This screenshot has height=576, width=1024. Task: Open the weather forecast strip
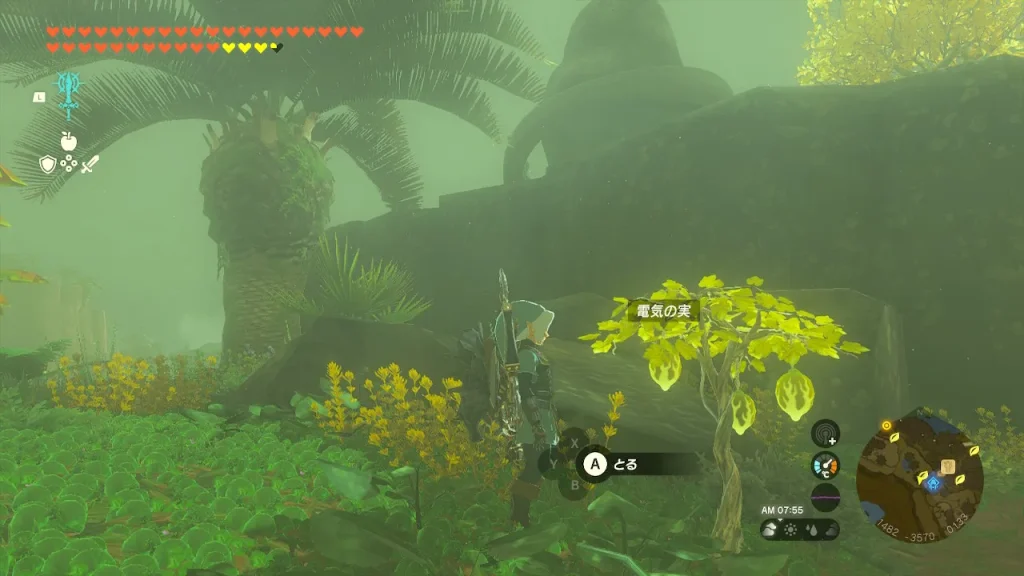[x=799, y=529]
